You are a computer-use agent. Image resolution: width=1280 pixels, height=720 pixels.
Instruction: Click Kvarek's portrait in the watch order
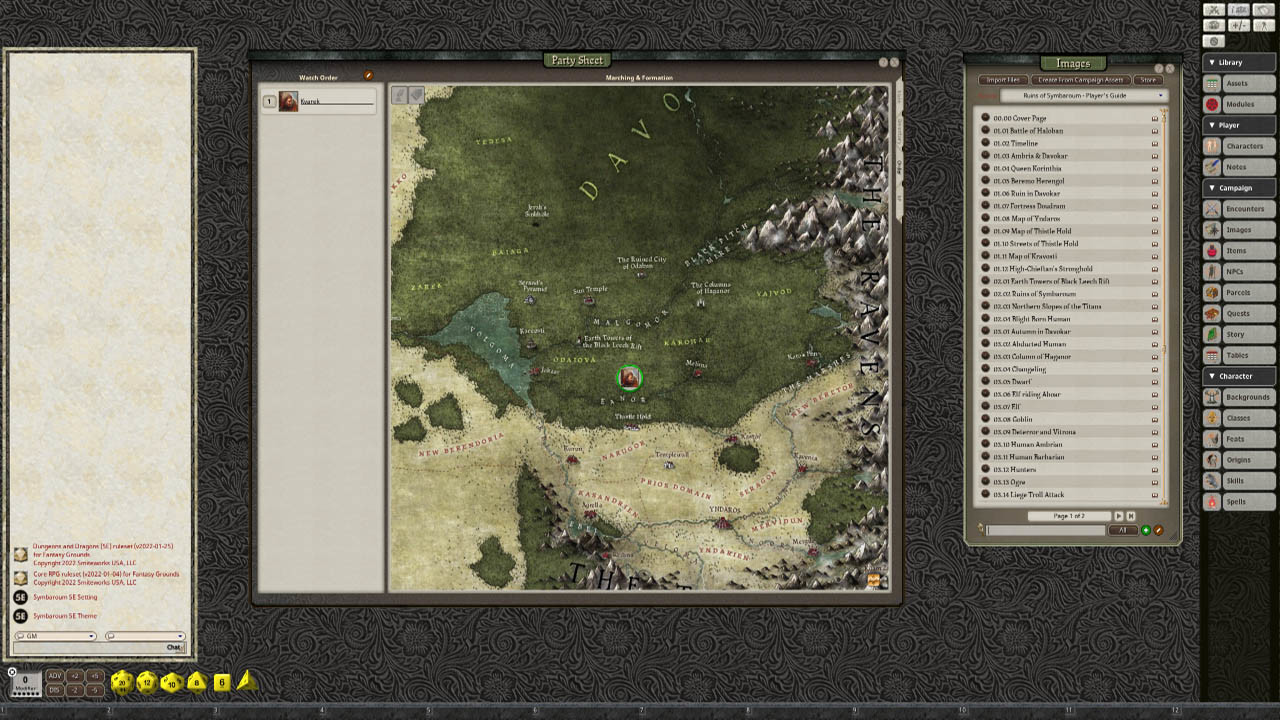tap(287, 100)
